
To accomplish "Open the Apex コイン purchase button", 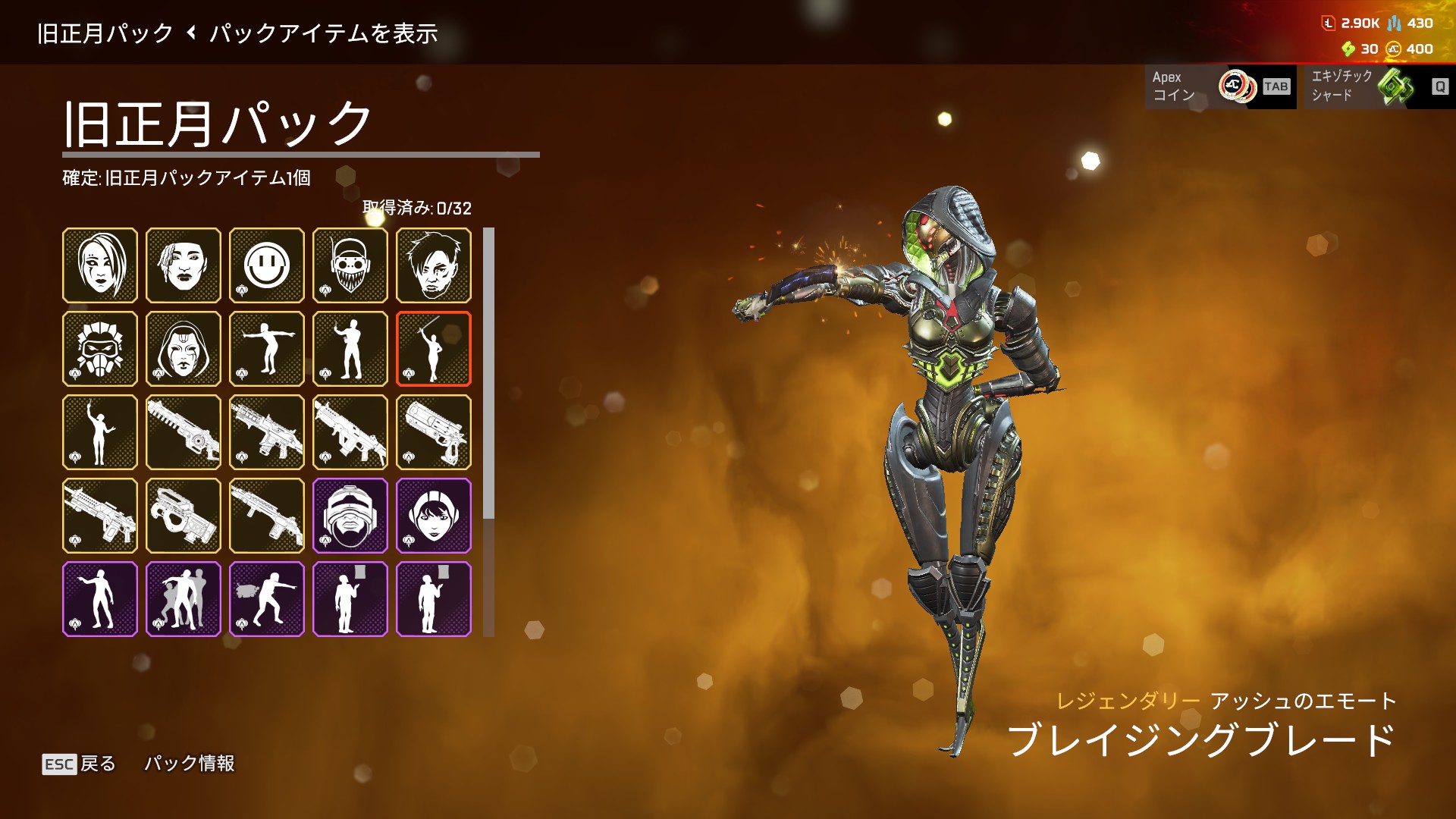I will click(1219, 86).
